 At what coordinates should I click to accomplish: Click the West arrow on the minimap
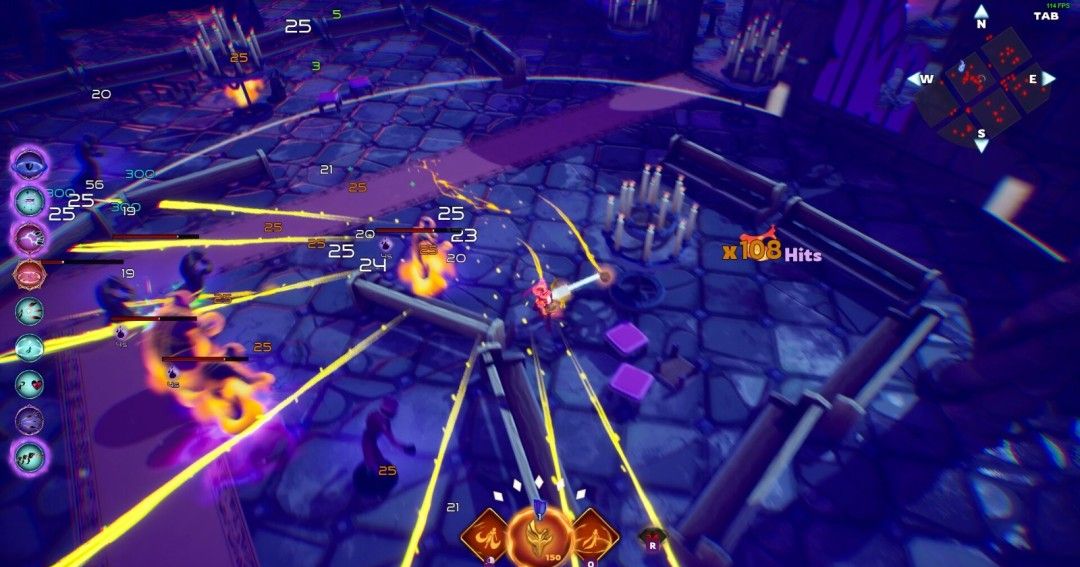[x=921, y=79]
